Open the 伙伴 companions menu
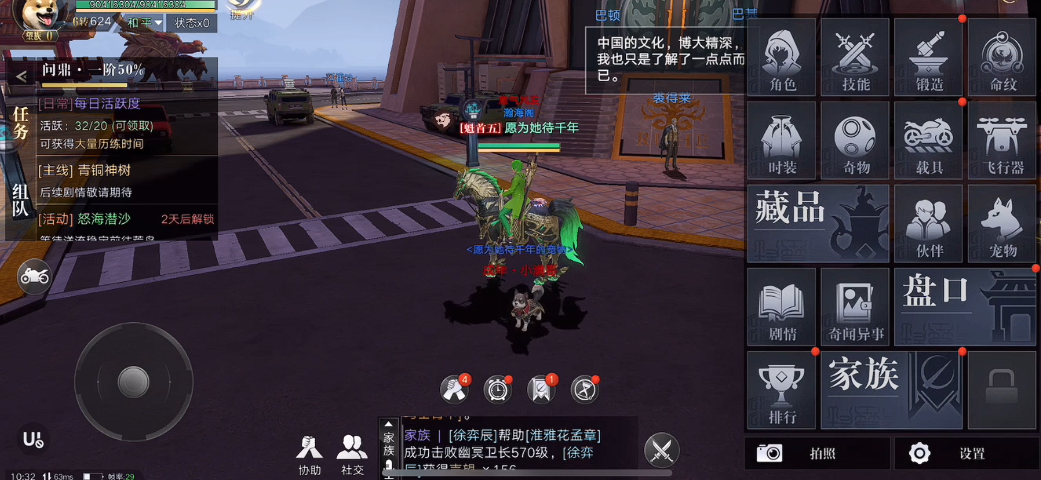The height and width of the screenshot is (480, 1041). coord(928,222)
